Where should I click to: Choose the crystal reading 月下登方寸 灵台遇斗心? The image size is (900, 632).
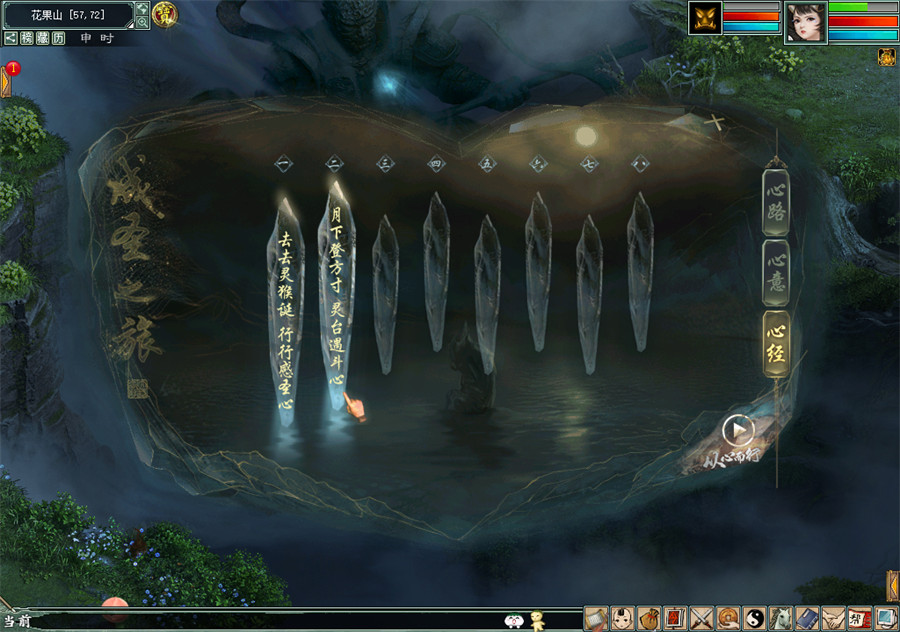point(337,300)
